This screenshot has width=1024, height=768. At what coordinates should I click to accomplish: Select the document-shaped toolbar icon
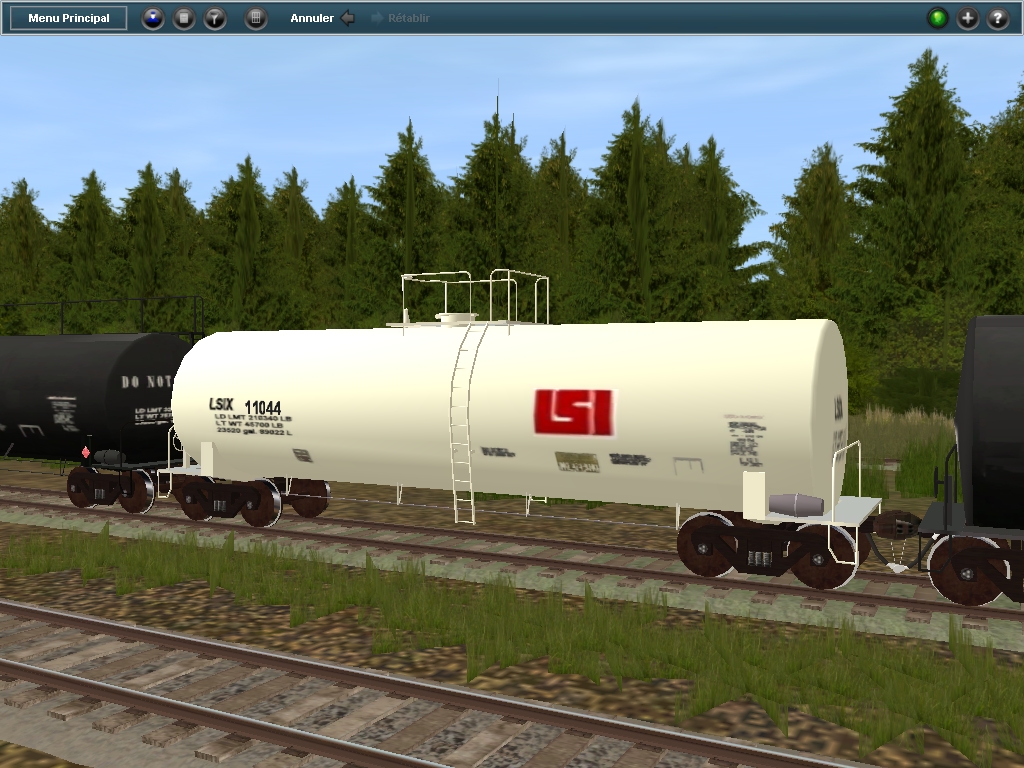coord(184,18)
